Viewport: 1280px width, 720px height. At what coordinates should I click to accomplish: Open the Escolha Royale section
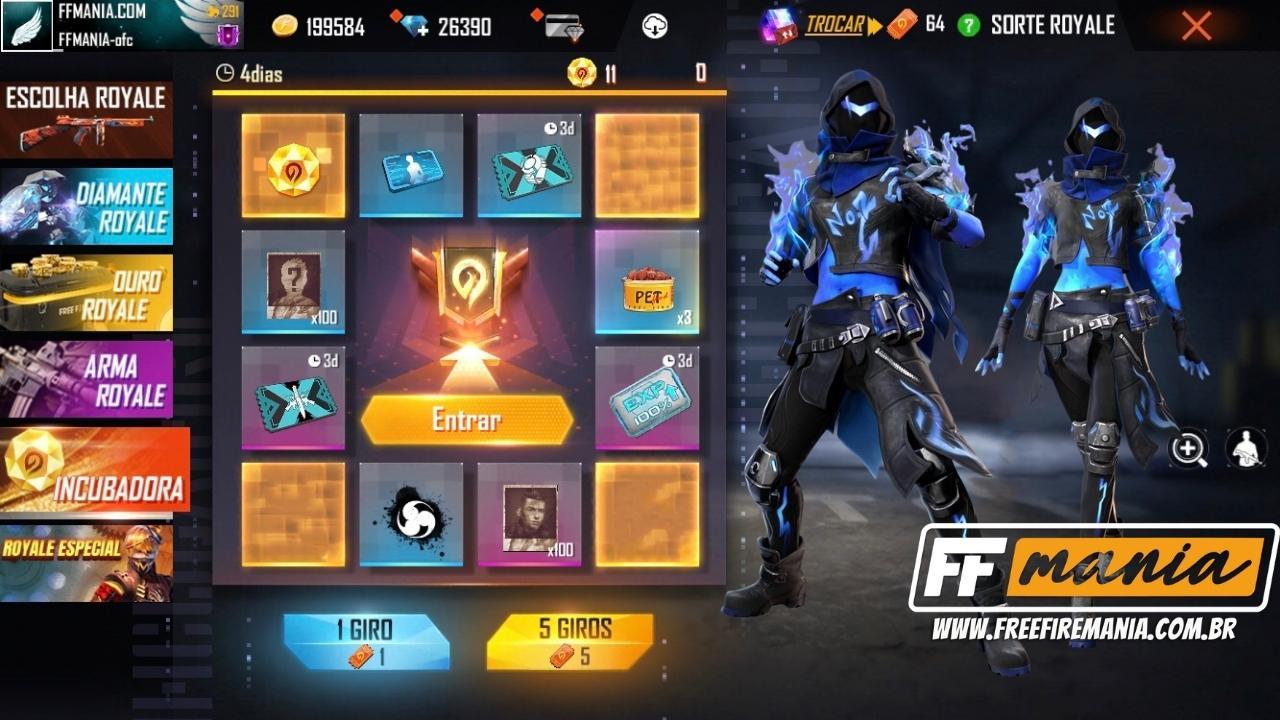coord(87,118)
